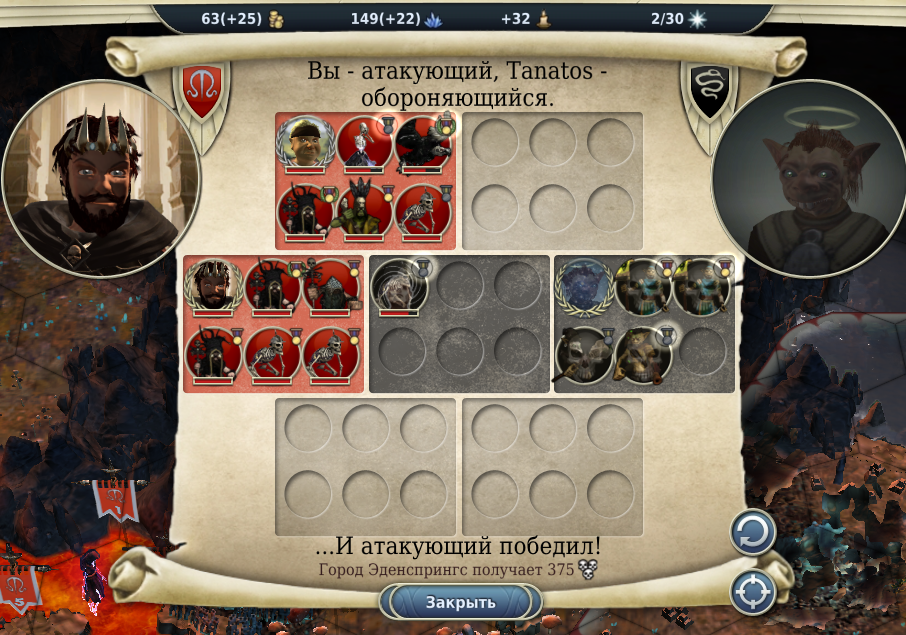Click the attacker's large leader portrait
906x635 pixels.
[100, 180]
